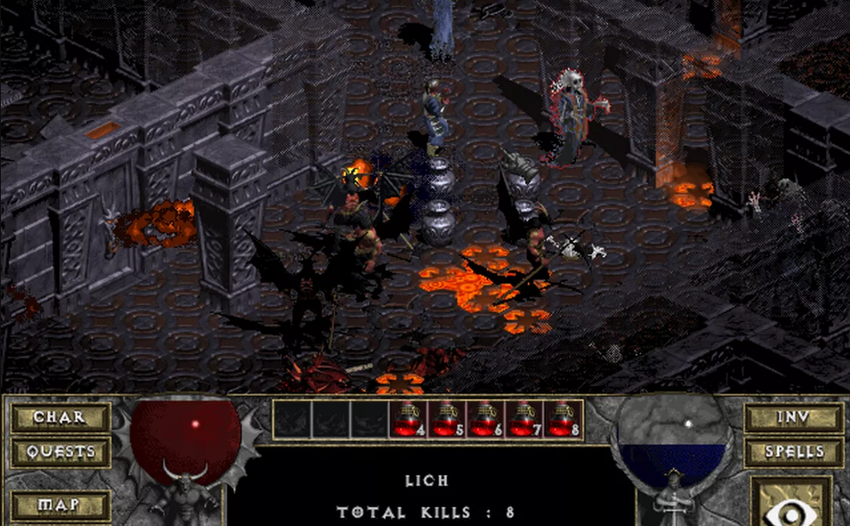Use the belt potion numbered 4
The height and width of the screenshot is (526, 850).
point(408,419)
